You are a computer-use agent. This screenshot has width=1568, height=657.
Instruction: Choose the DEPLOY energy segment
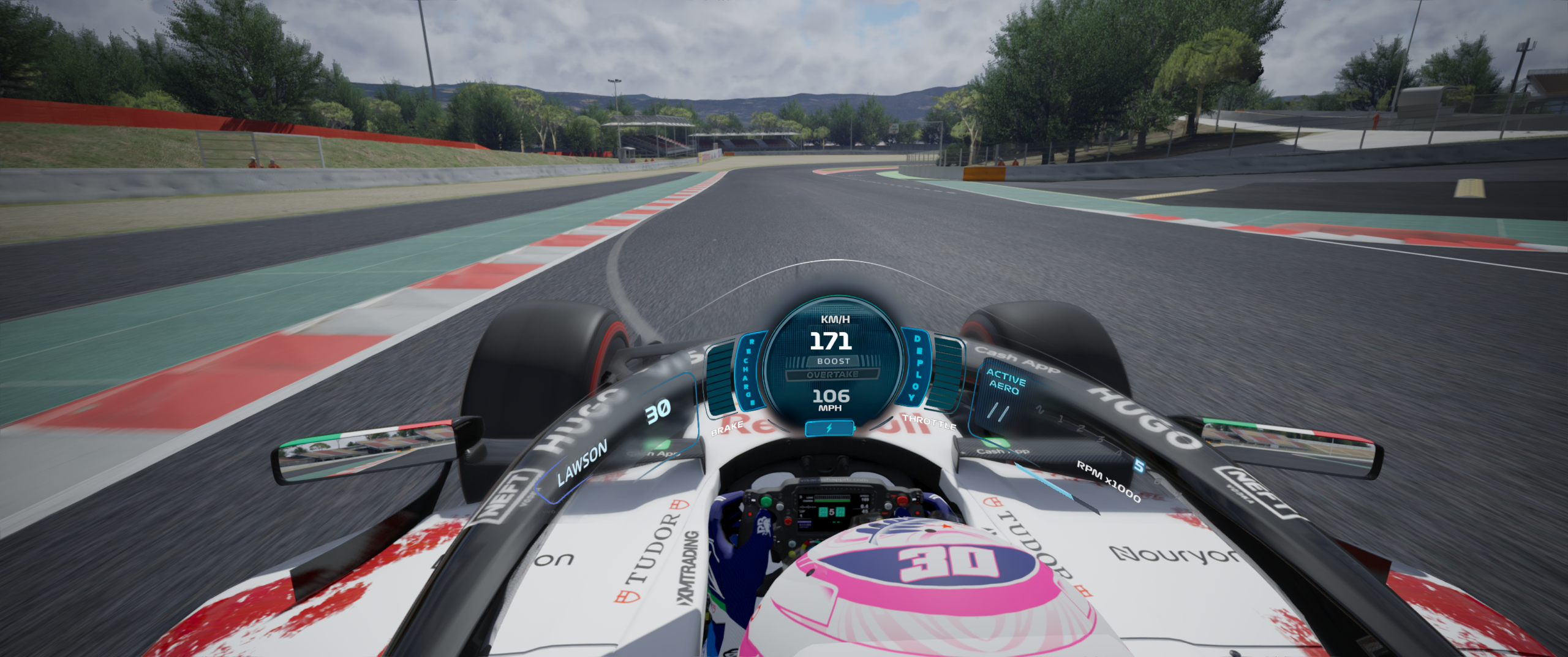[x=916, y=368]
